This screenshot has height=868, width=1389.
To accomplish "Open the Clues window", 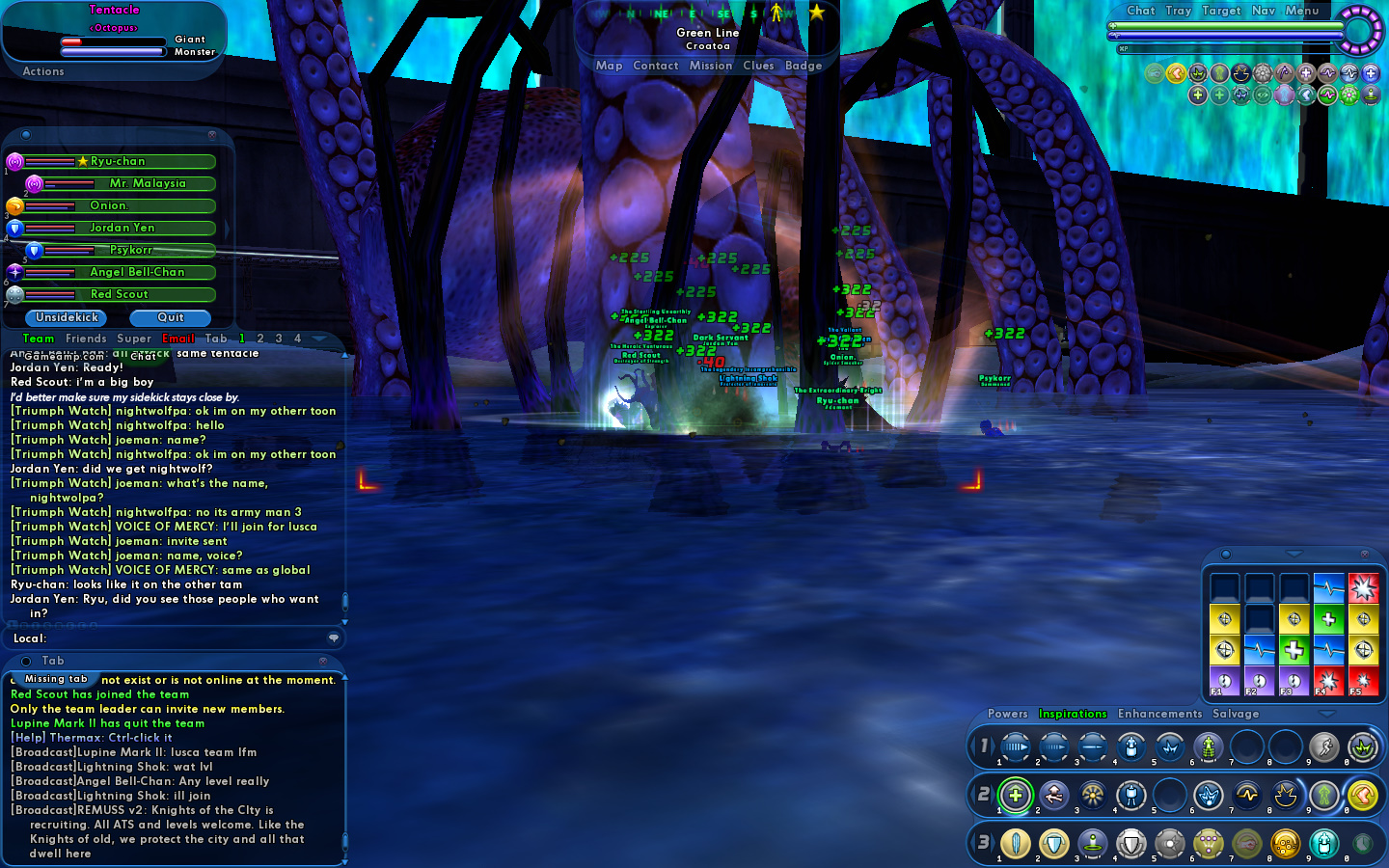I will [x=758, y=66].
